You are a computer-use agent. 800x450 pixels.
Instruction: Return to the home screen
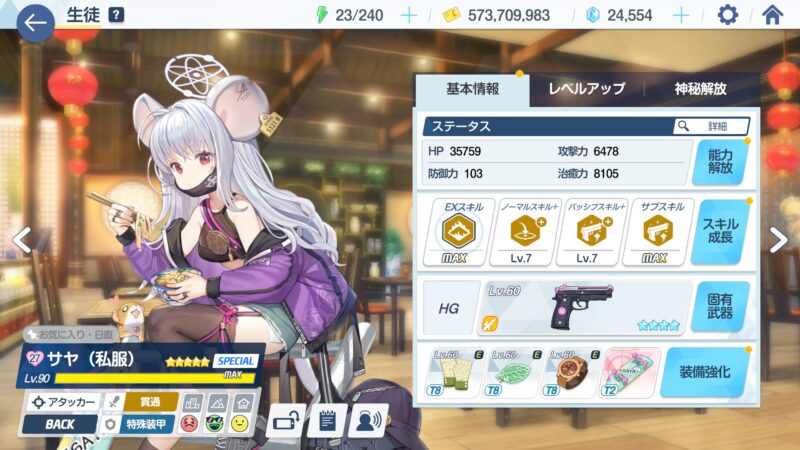click(772, 15)
